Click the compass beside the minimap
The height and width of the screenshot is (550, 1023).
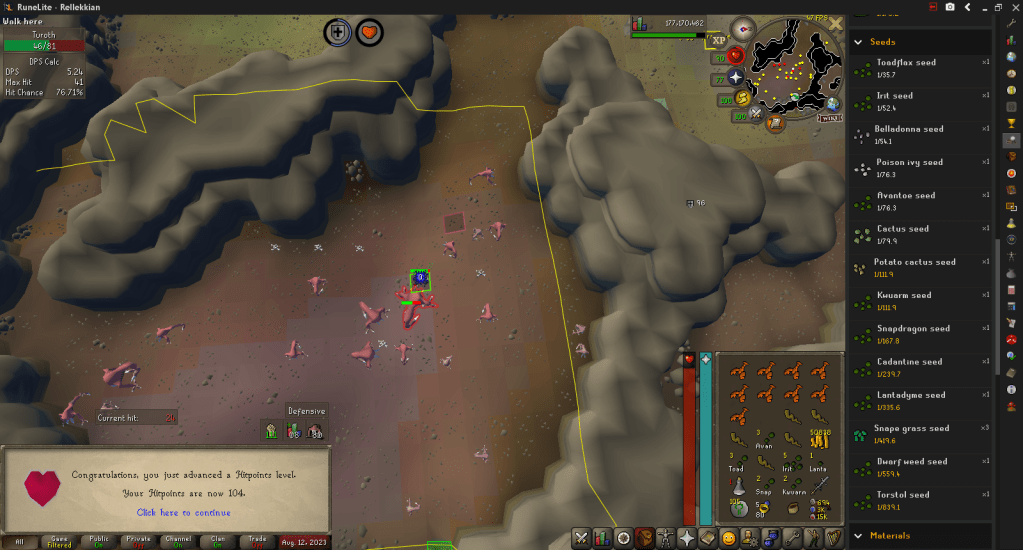coord(743,28)
